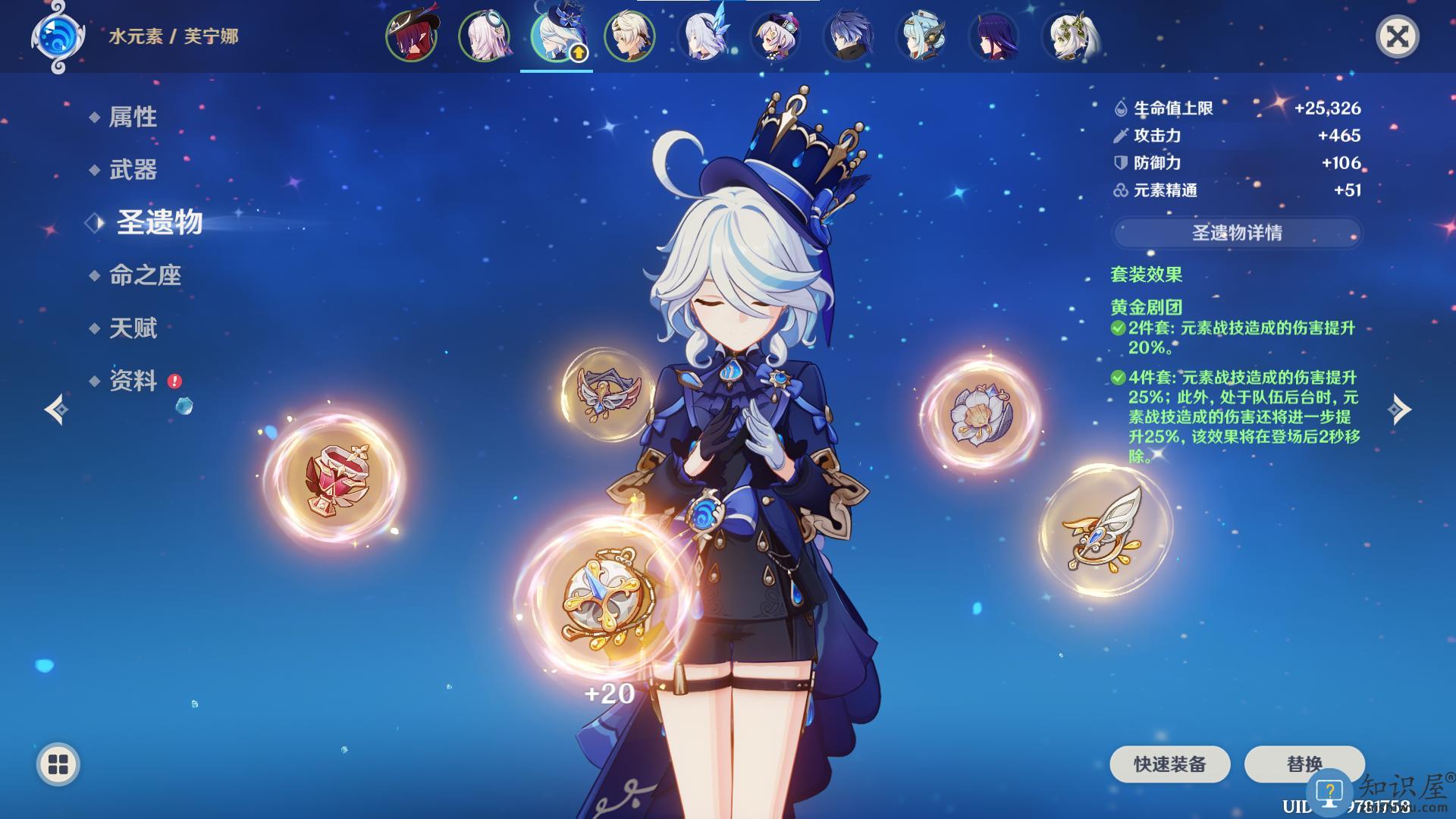This screenshot has width=1456, height=819.
Task: Open the 命之座 constellation page
Action: pos(145,275)
